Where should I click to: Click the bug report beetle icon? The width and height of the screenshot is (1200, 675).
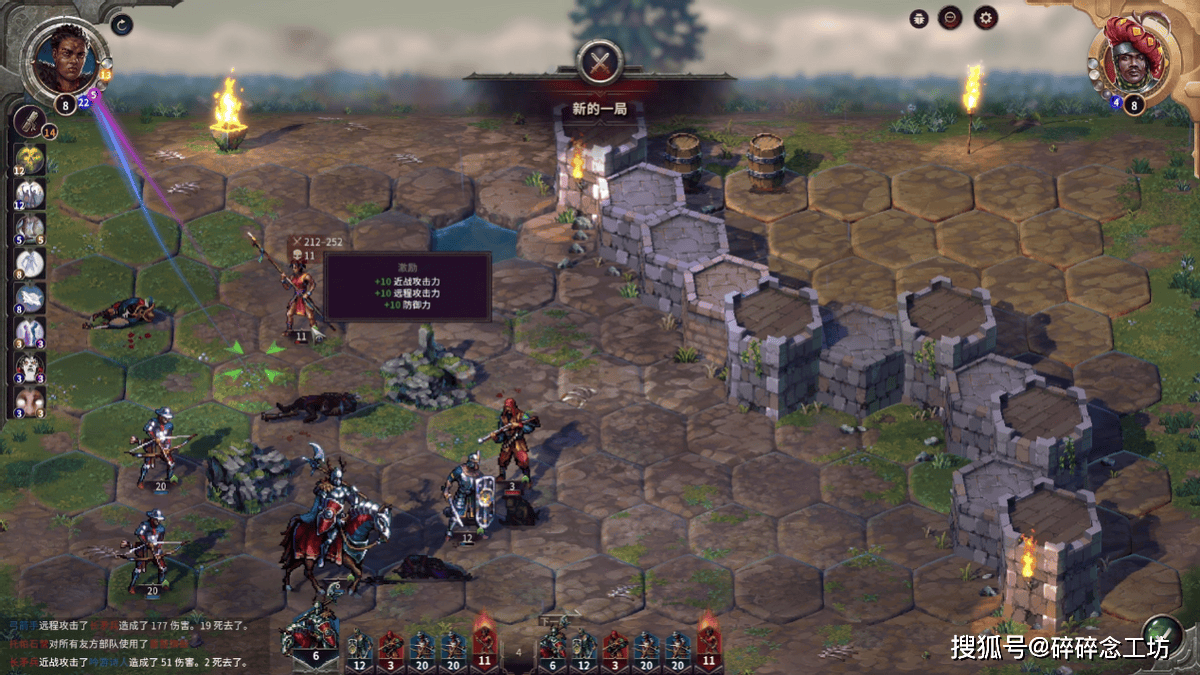point(919,18)
